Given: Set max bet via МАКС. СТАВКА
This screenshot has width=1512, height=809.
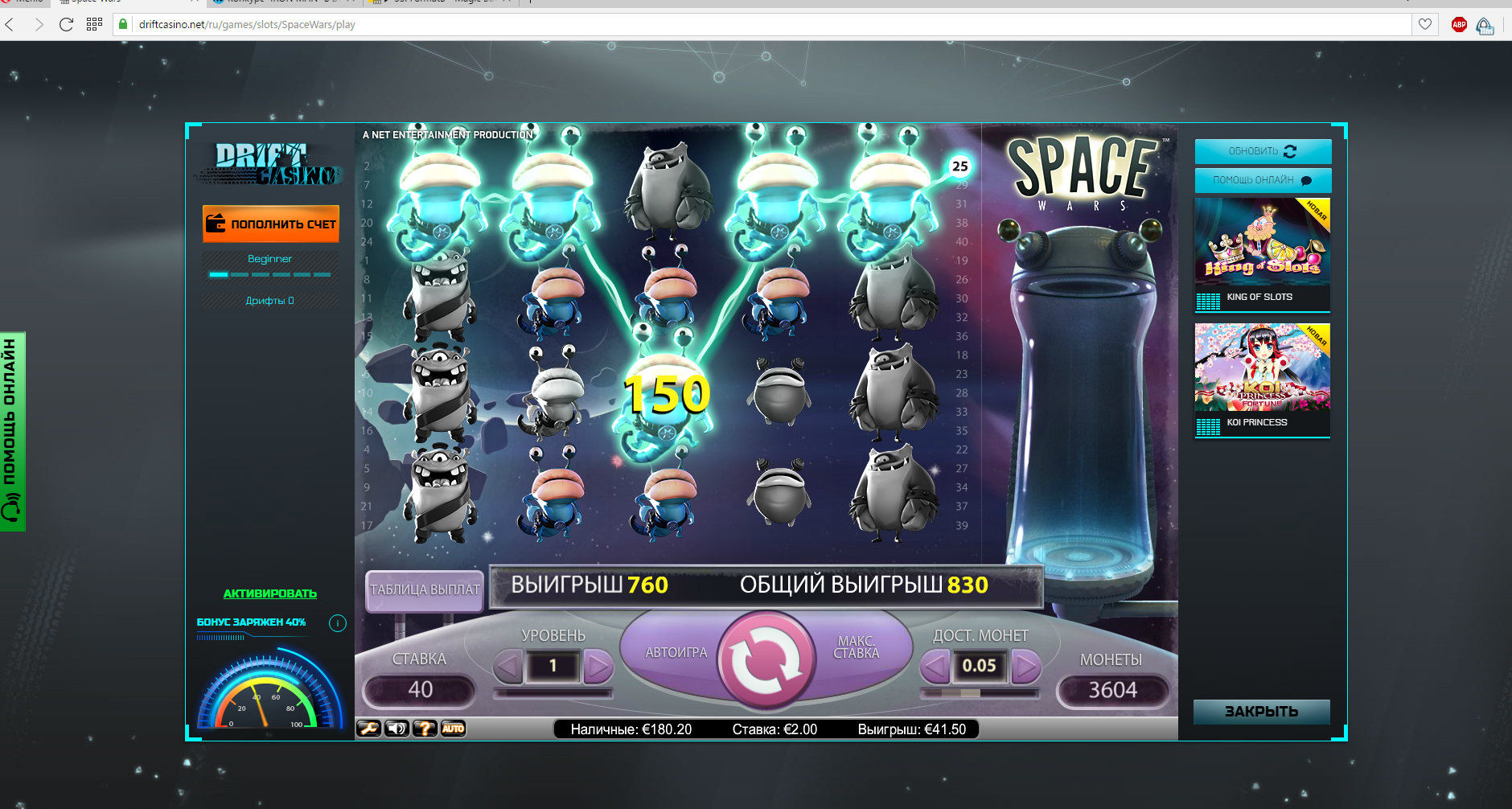Looking at the screenshot, I should click(857, 648).
